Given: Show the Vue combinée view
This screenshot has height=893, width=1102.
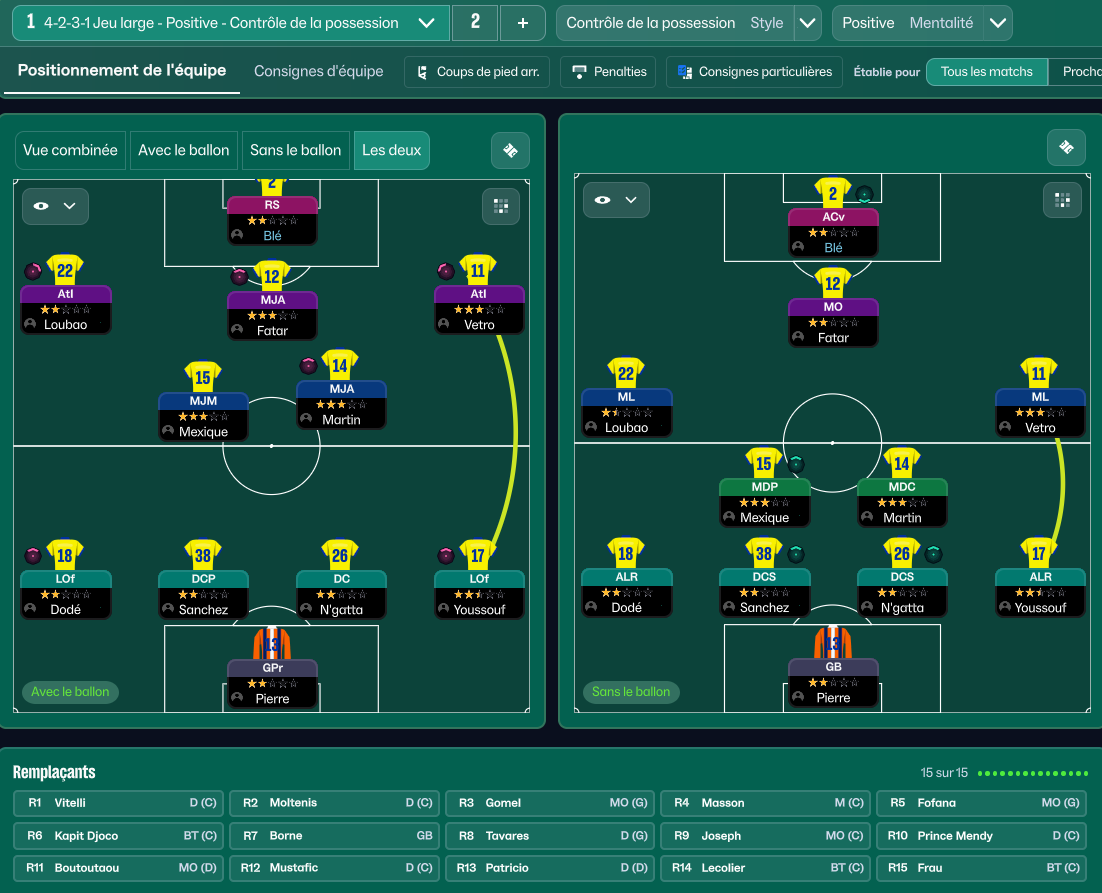Looking at the screenshot, I should point(70,150).
